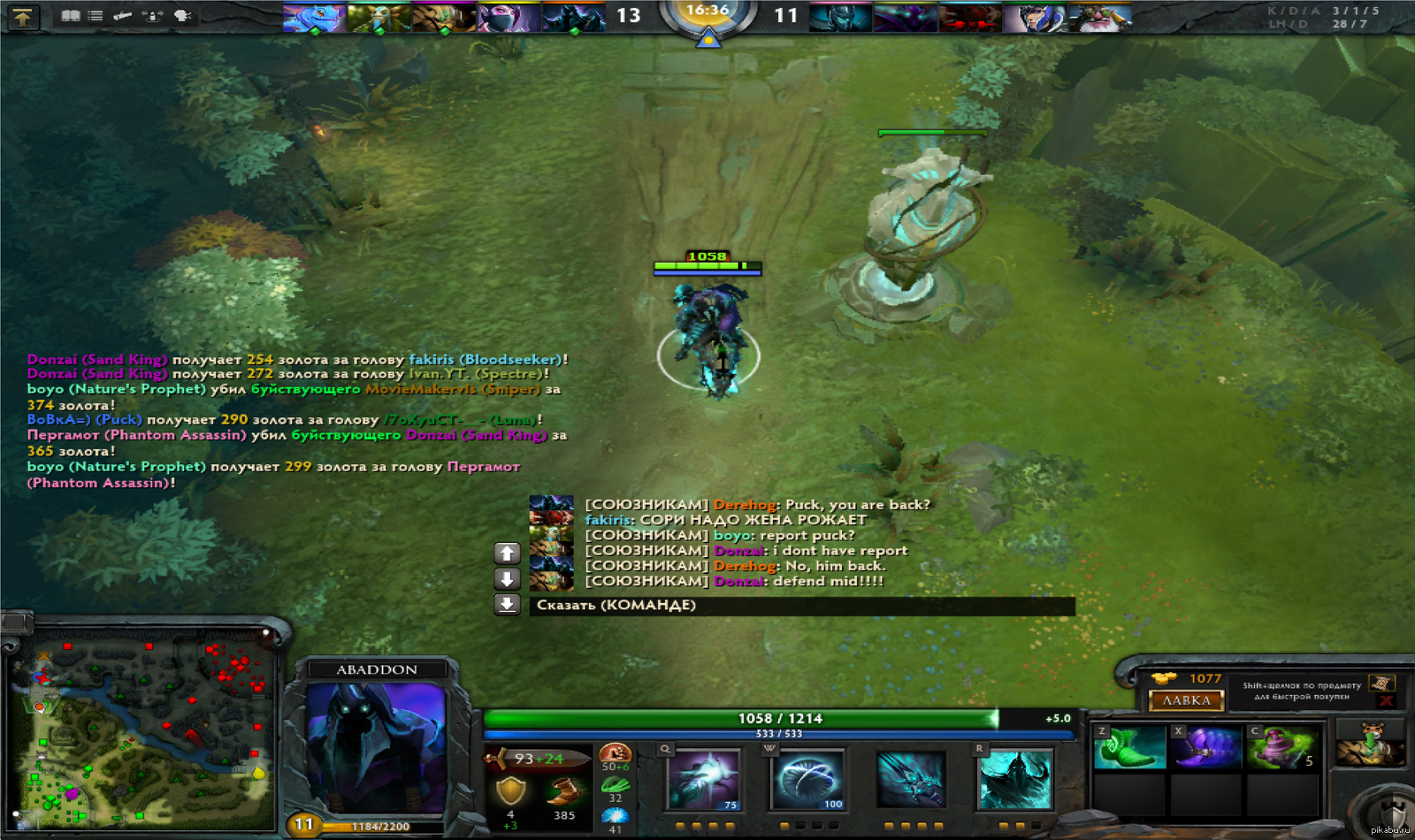Select Puck's portrait in the top hero bar
This screenshot has width=1415, height=840.
(314, 18)
